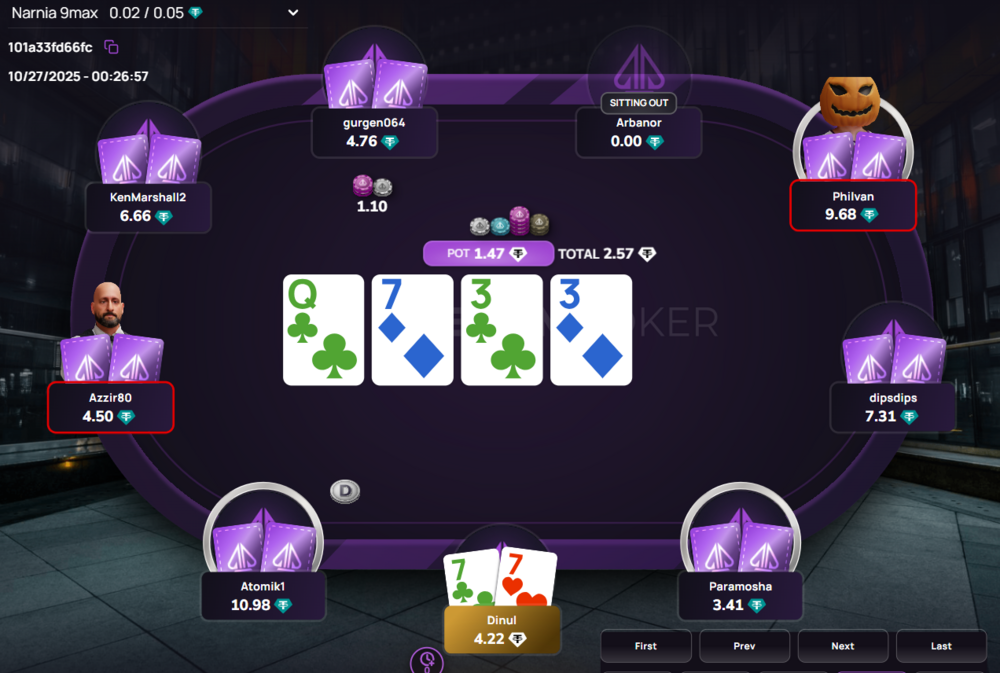The height and width of the screenshot is (673, 1000).
Task: Expand the Narnia 9max table dropdown
Action: (293, 13)
